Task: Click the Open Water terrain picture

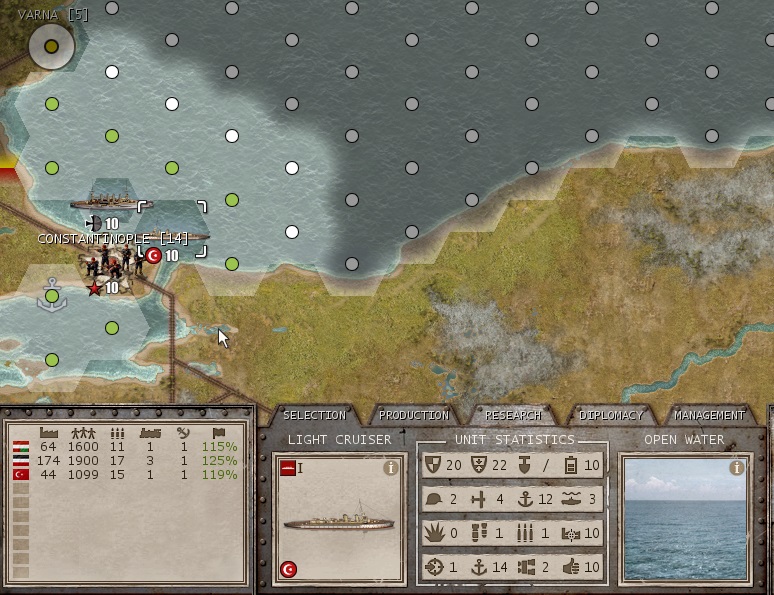Action: click(685, 525)
